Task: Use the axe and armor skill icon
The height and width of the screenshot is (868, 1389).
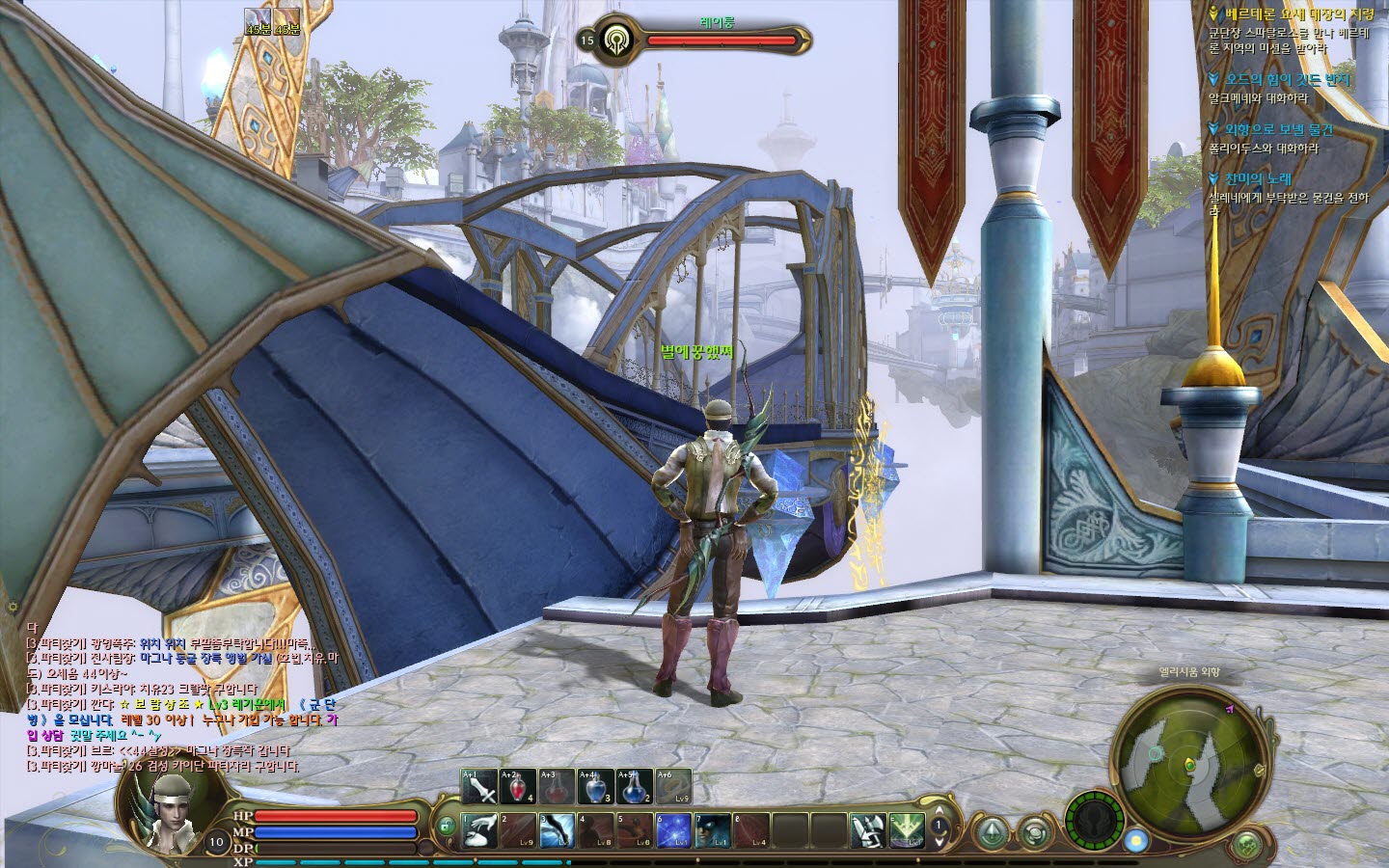Action: coord(868,830)
